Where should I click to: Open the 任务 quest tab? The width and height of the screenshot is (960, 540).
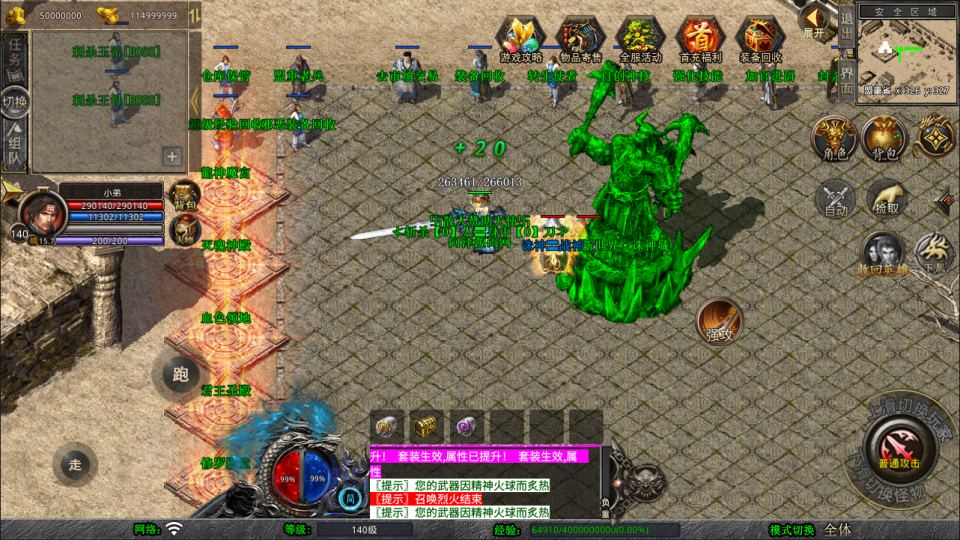tap(14, 60)
